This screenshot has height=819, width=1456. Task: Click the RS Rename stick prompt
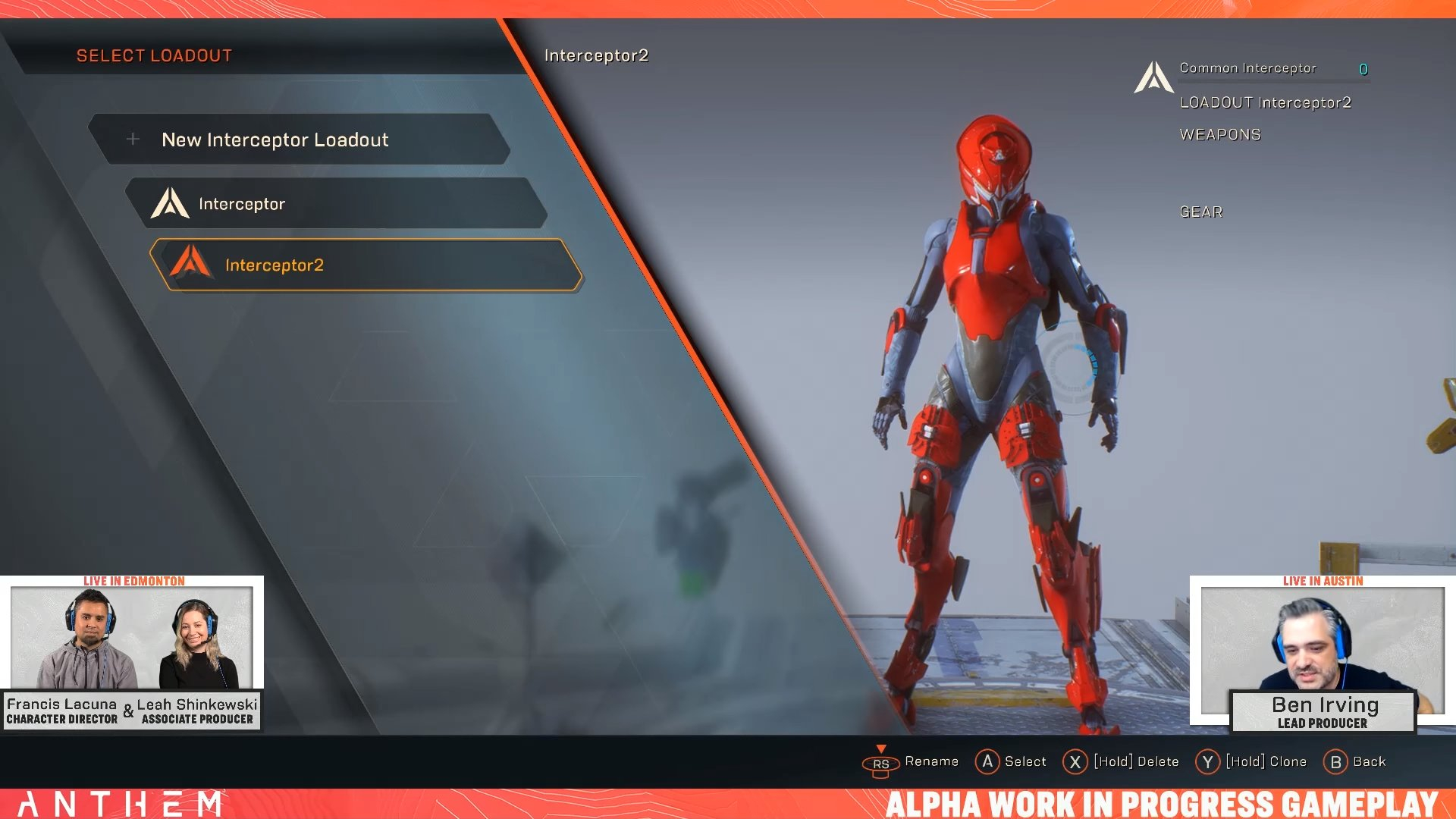[880, 764]
